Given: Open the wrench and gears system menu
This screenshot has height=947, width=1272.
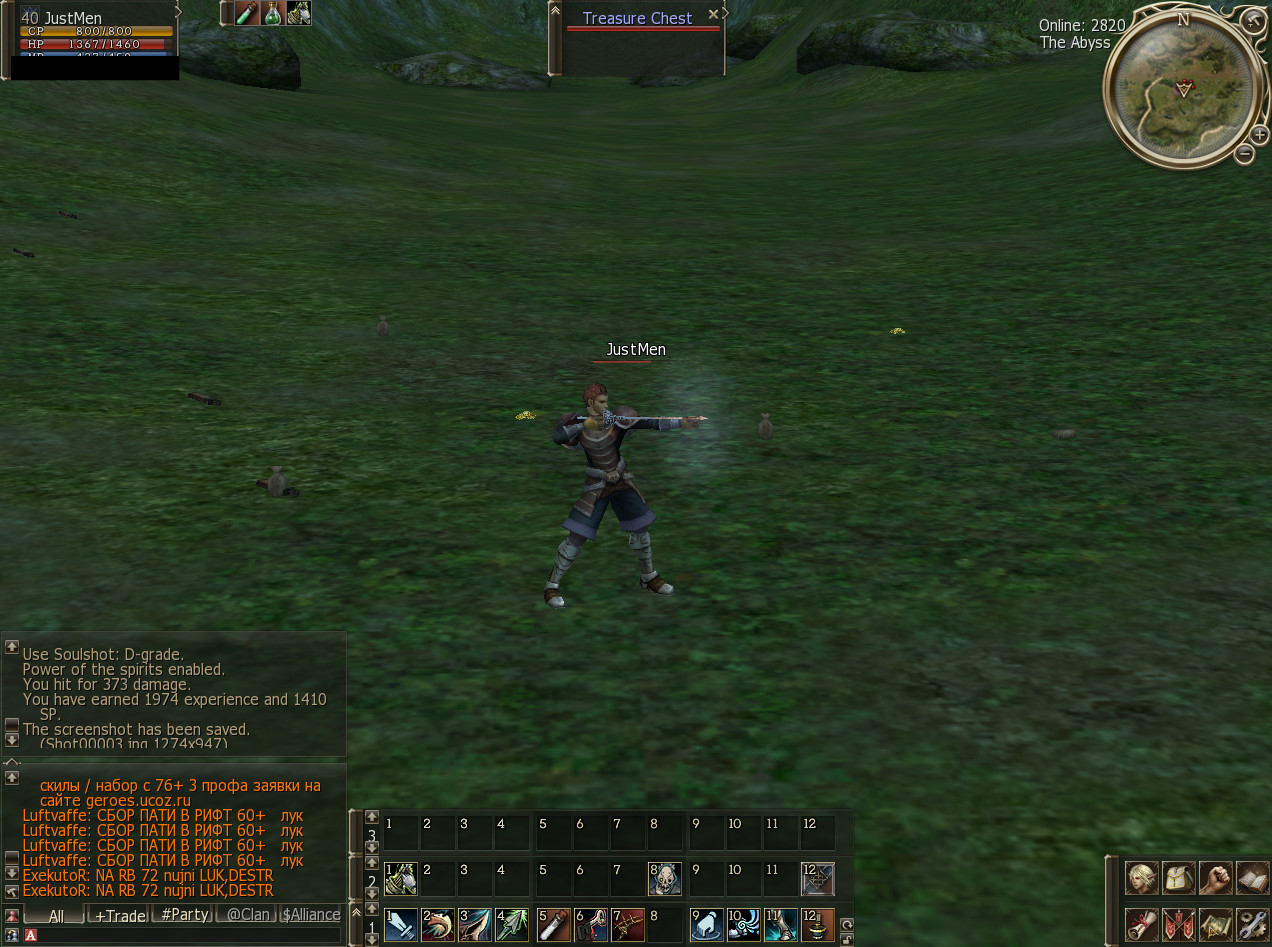Looking at the screenshot, I should (1253, 923).
